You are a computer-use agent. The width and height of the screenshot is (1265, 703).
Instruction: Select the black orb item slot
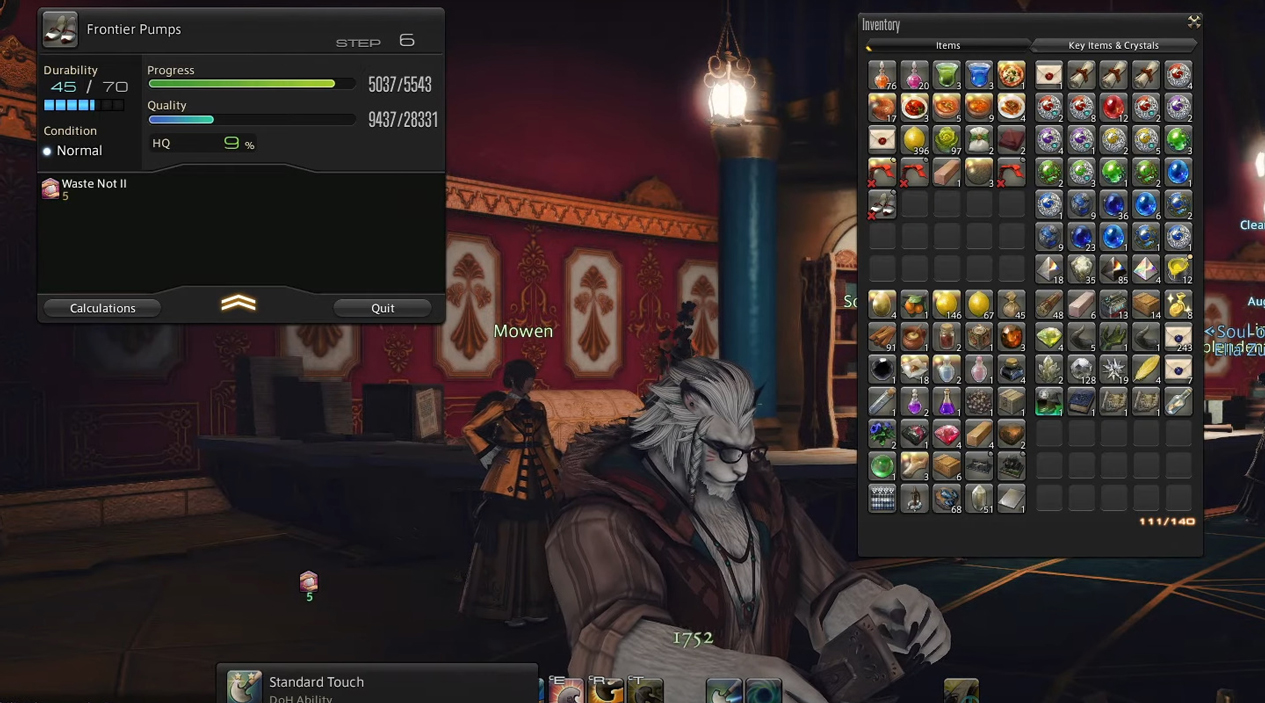pos(881,369)
